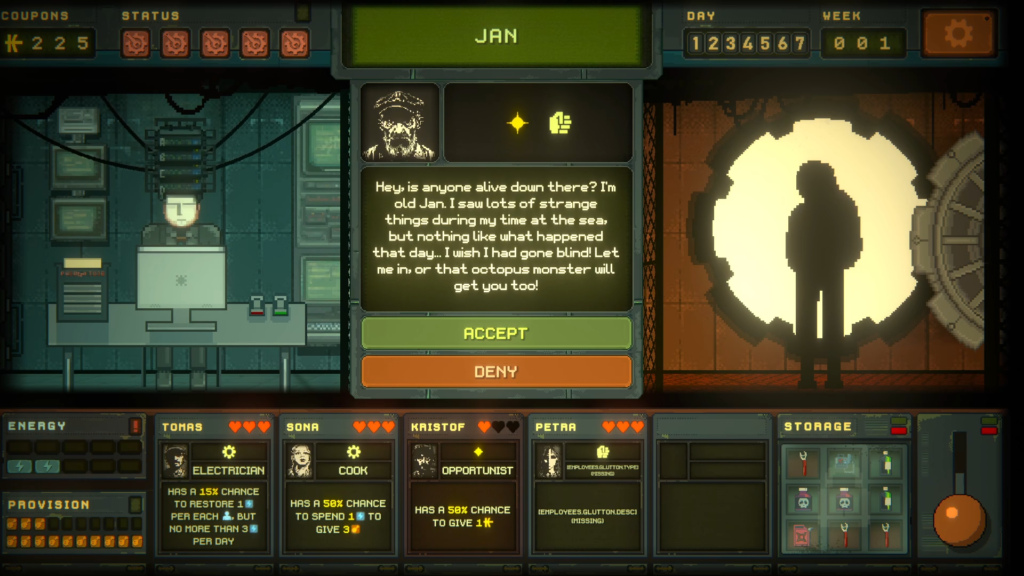This screenshot has height=576, width=1024.
Task: Select Tomas the Electrician card
Action: [215, 485]
